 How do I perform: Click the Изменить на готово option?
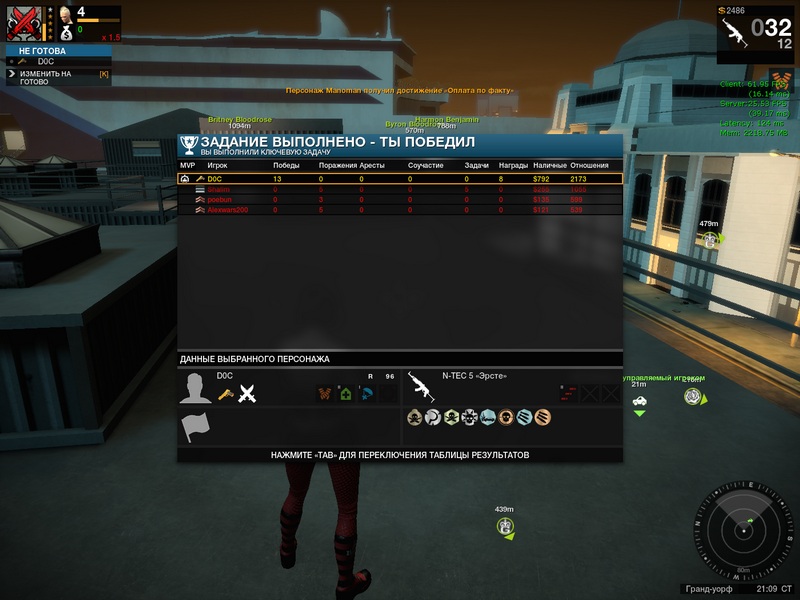(45, 77)
